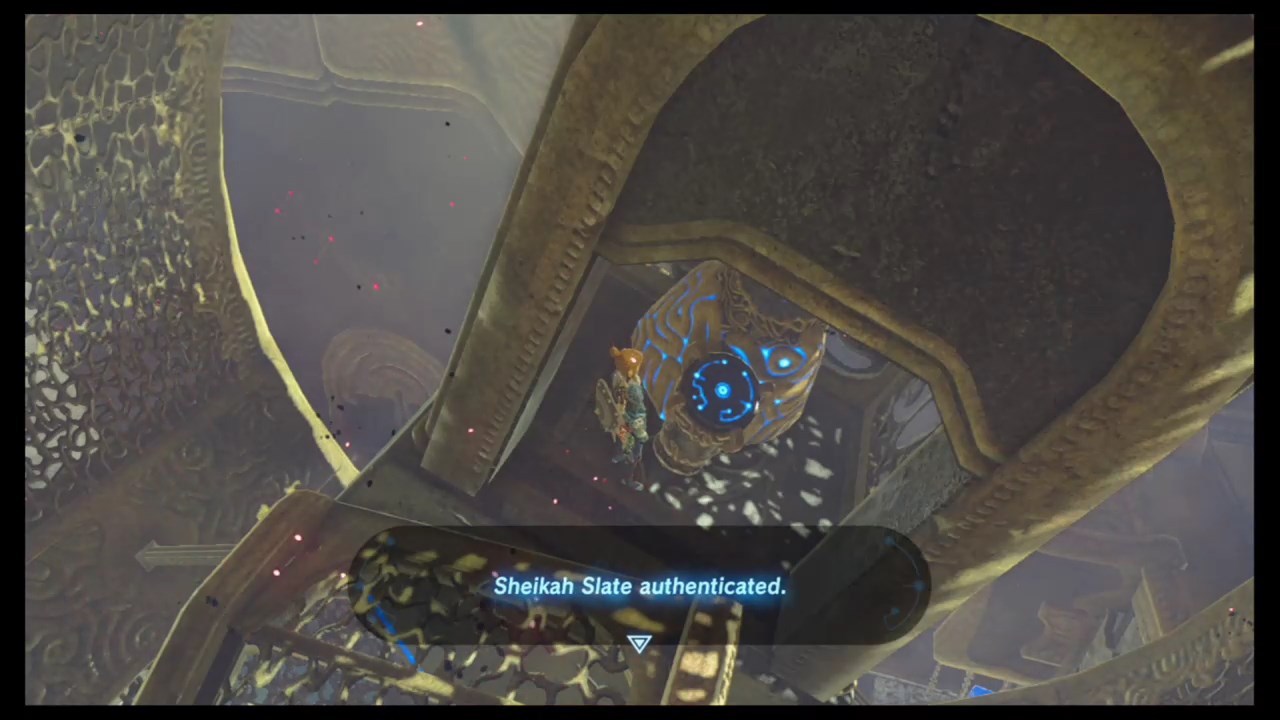Click the glowing blue Sheikah eye emblem
Viewport: 1280px width, 720px height.
pos(783,362)
